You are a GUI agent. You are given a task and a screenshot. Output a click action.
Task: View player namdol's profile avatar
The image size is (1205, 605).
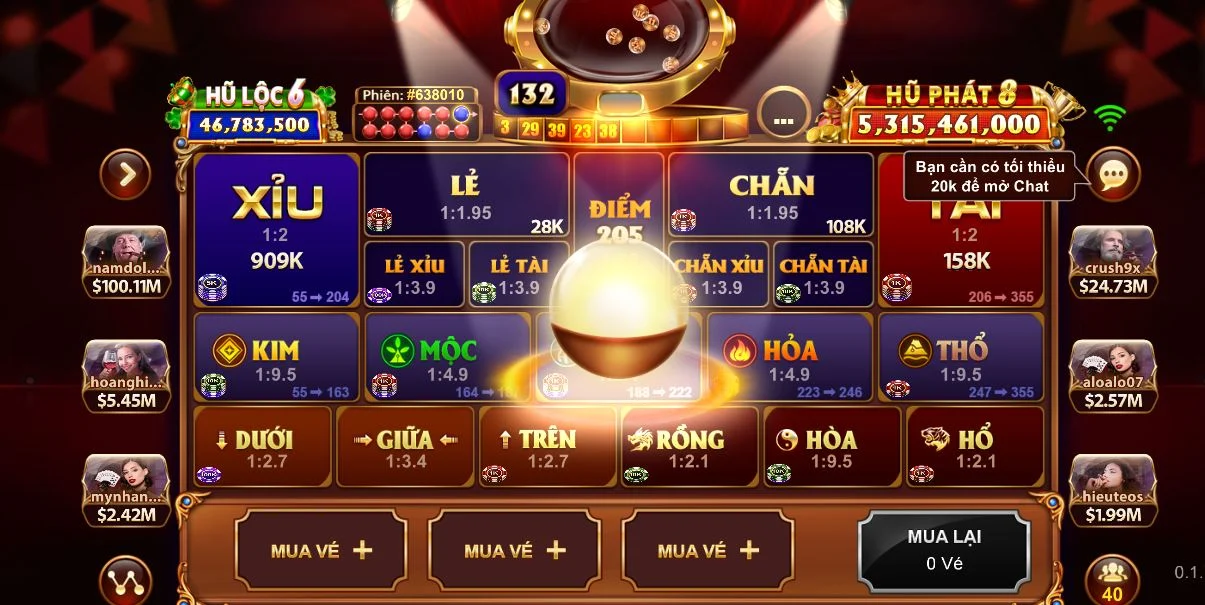125,252
